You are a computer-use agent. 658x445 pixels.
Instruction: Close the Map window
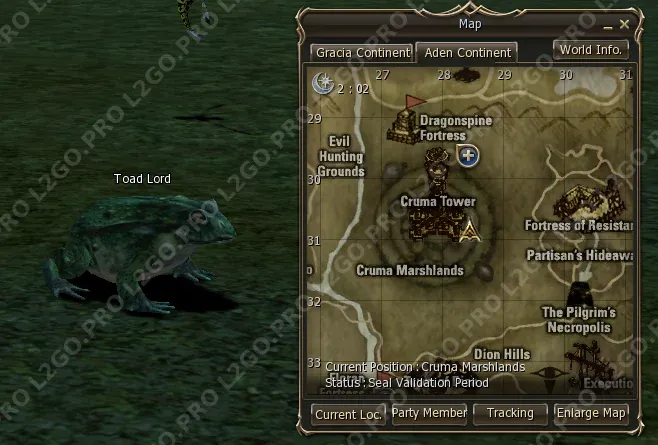(x=625, y=23)
